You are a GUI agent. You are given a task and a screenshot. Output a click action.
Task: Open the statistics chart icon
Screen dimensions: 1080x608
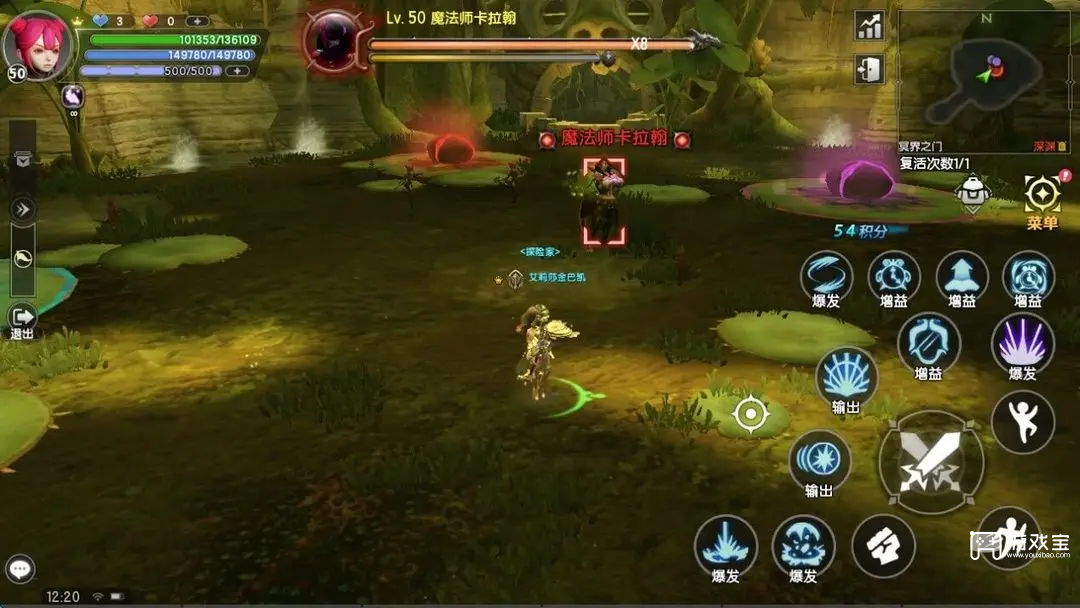(x=869, y=27)
